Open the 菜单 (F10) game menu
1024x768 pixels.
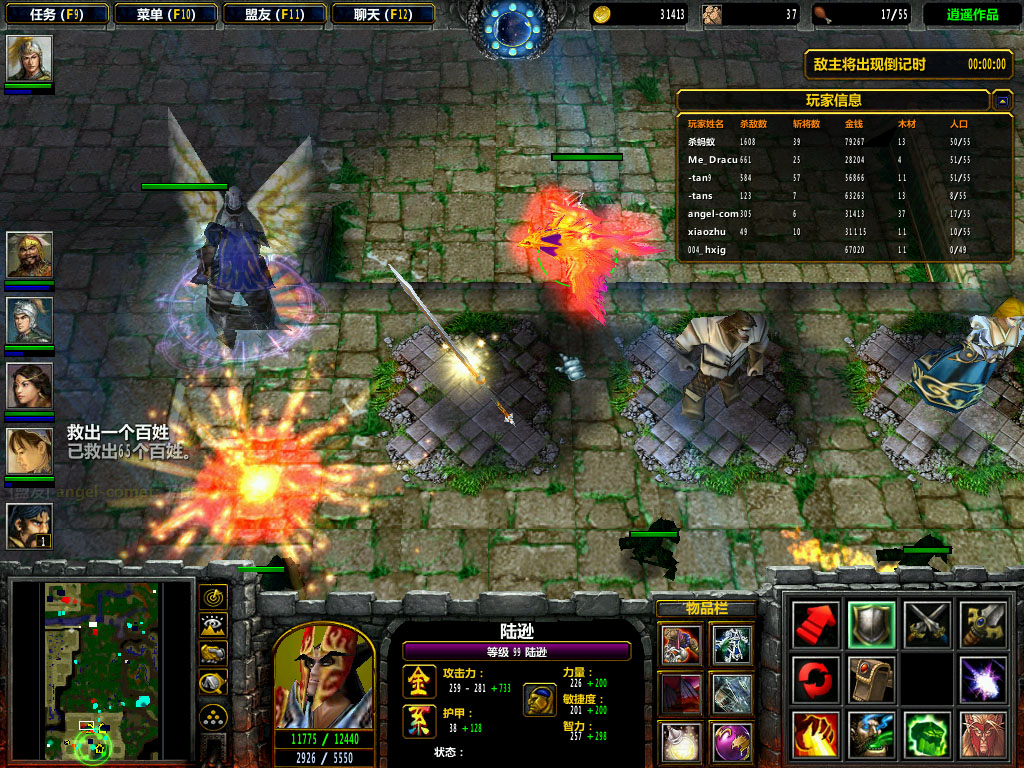[165, 14]
